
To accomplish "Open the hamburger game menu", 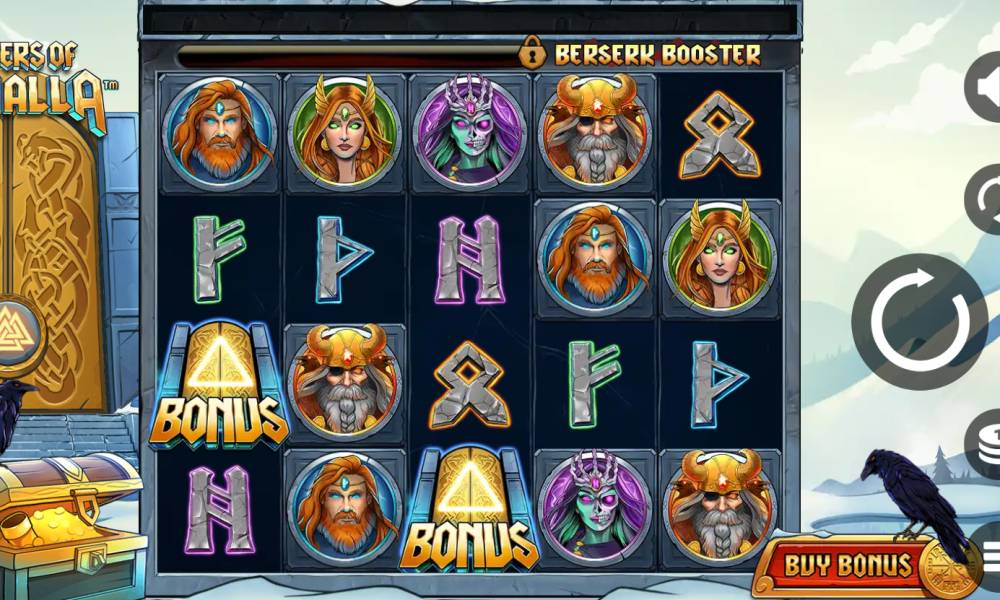I will 988,553.
